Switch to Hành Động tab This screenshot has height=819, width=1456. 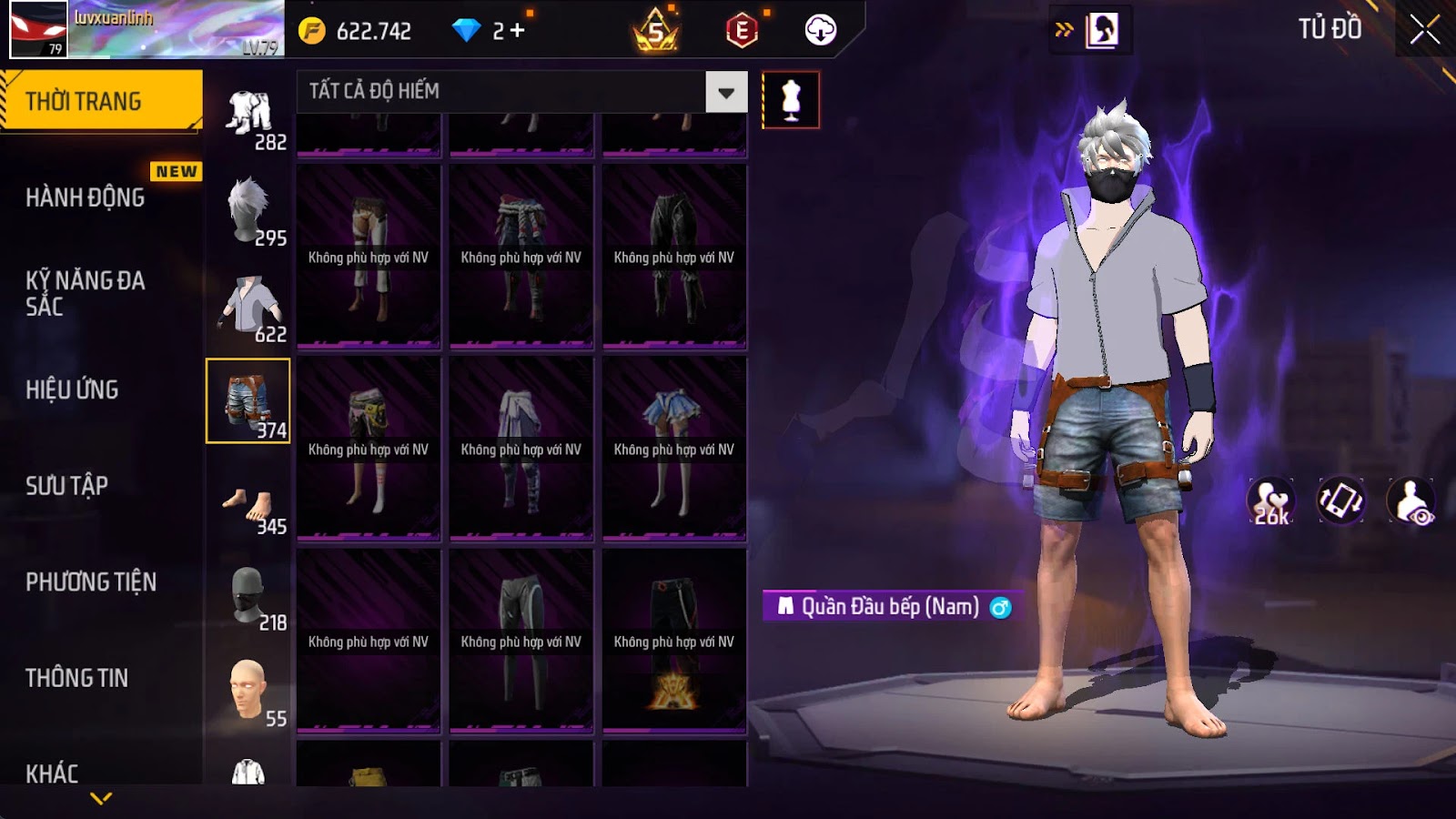click(x=86, y=197)
